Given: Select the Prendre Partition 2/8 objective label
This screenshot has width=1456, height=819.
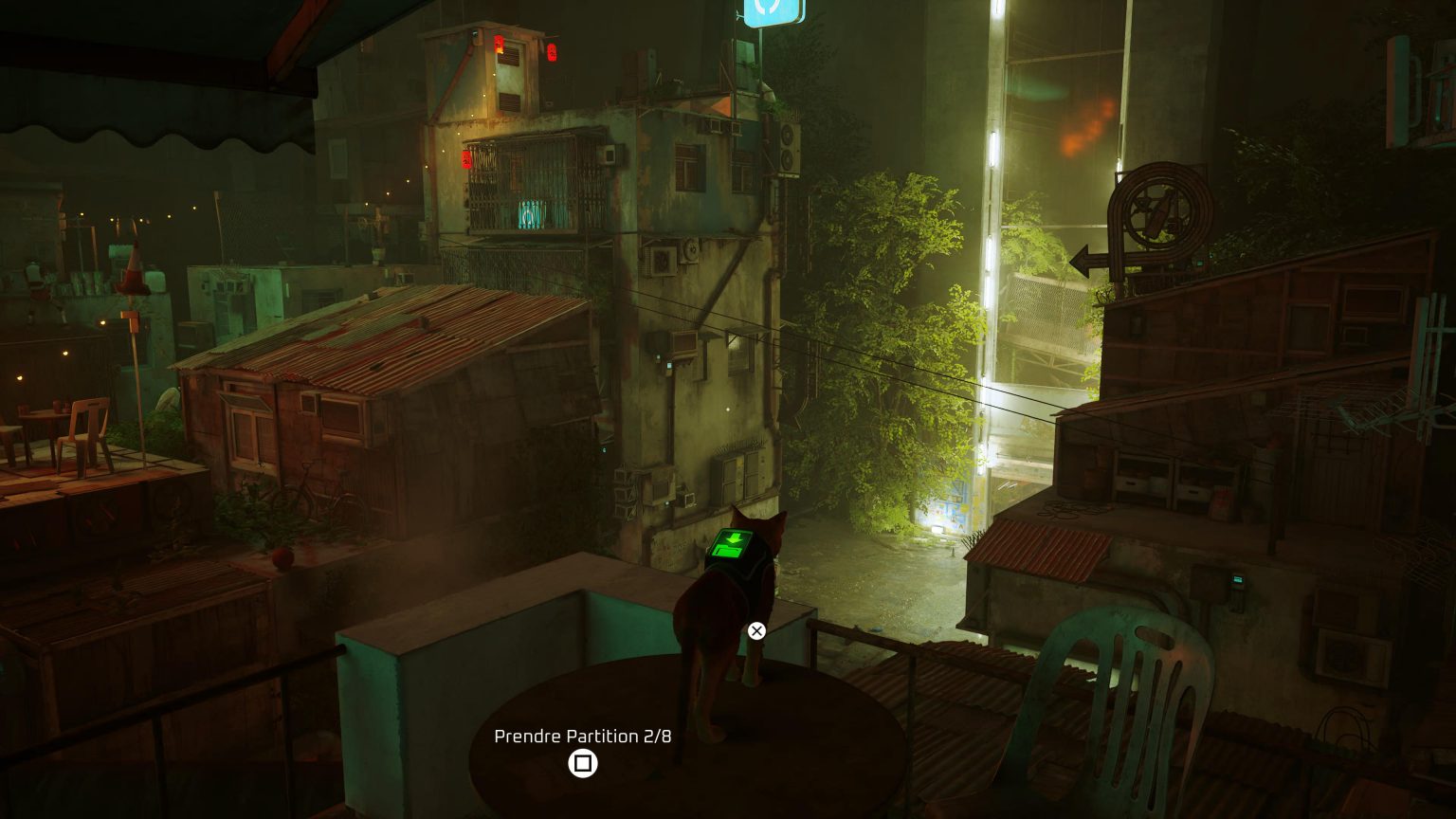Looking at the screenshot, I should pos(585,736).
